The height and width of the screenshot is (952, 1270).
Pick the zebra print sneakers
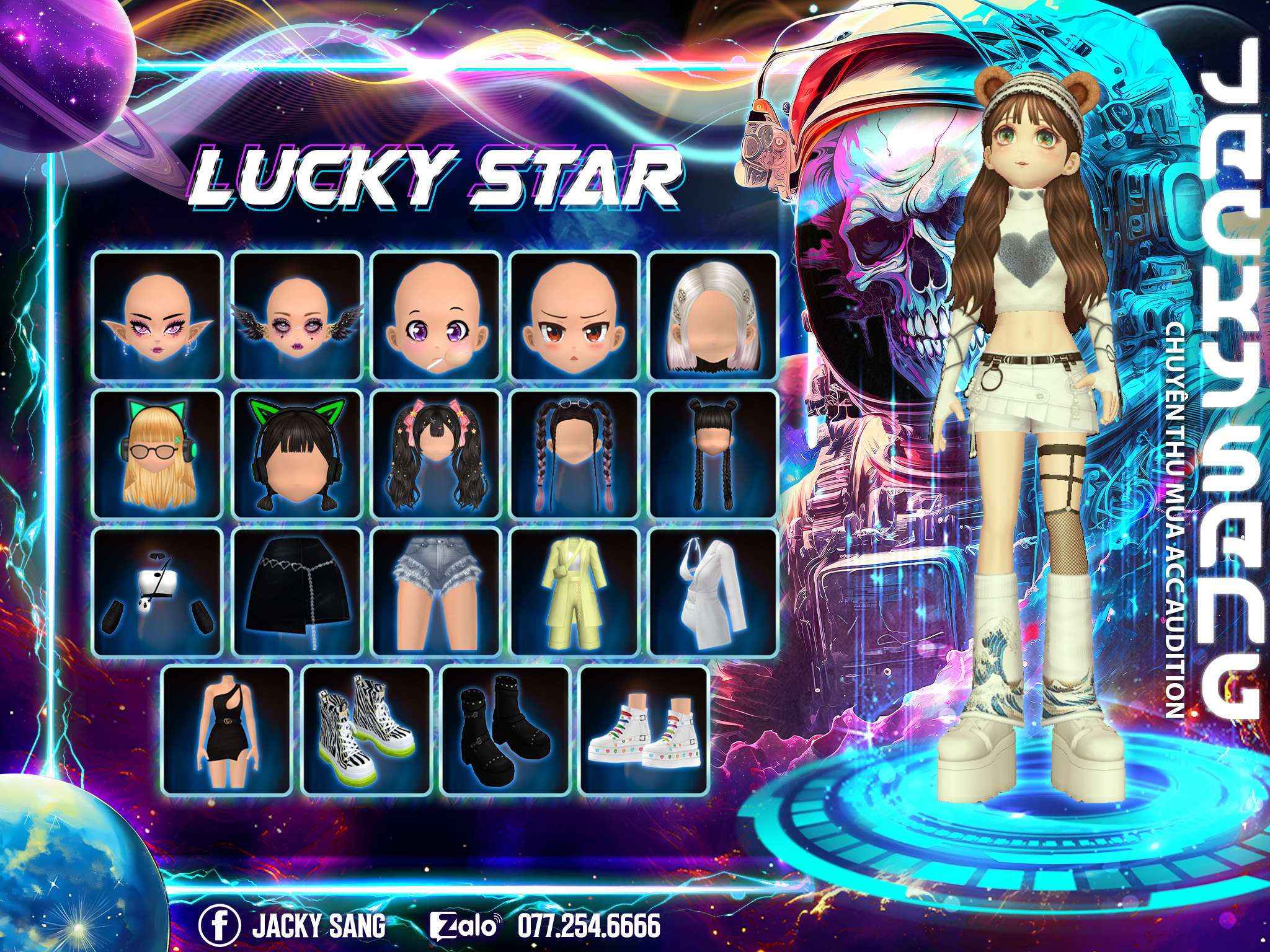(366, 731)
